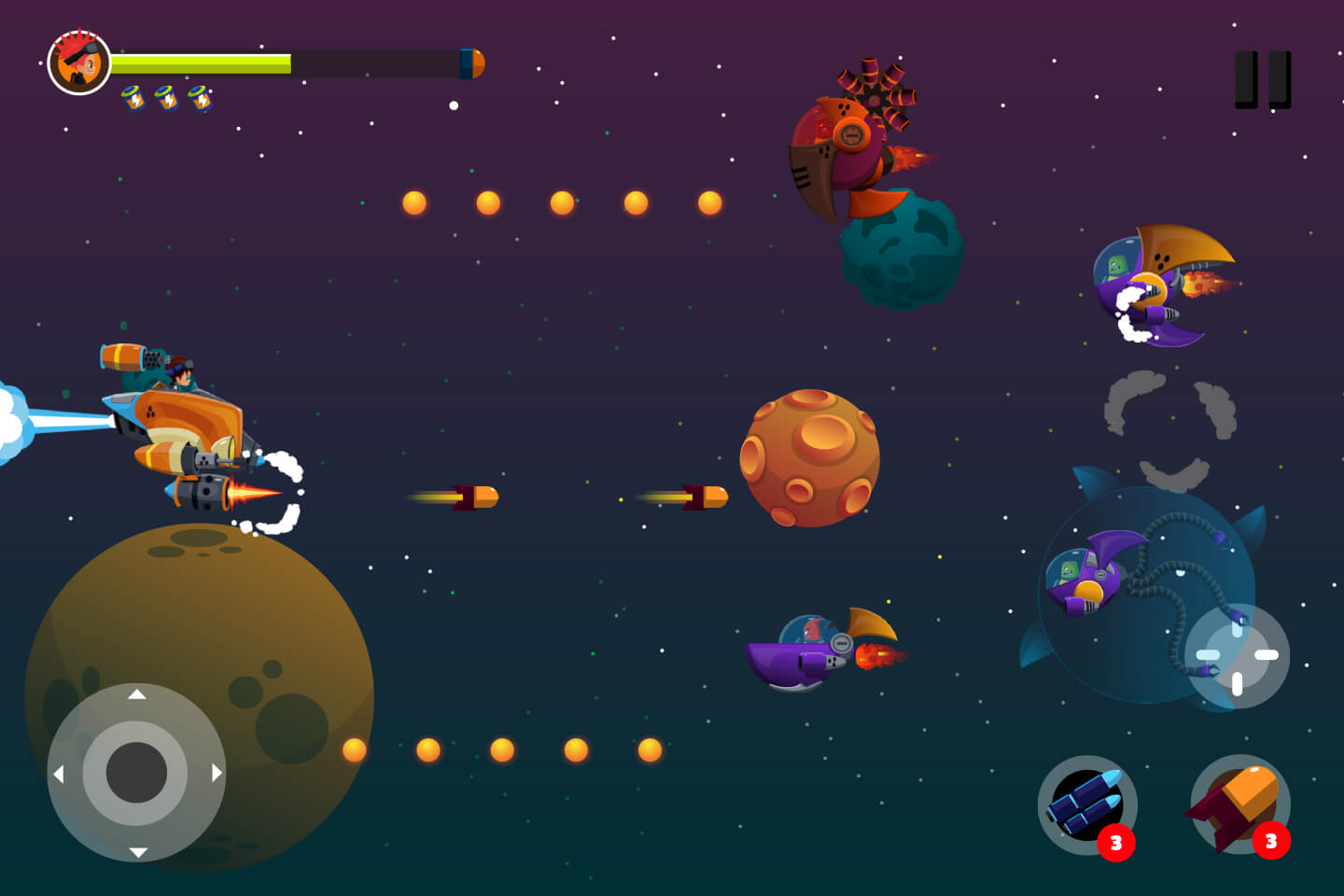The width and height of the screenshot is (1344, 896).
Task: Click the joystick center knob
Action: (136, 773)
